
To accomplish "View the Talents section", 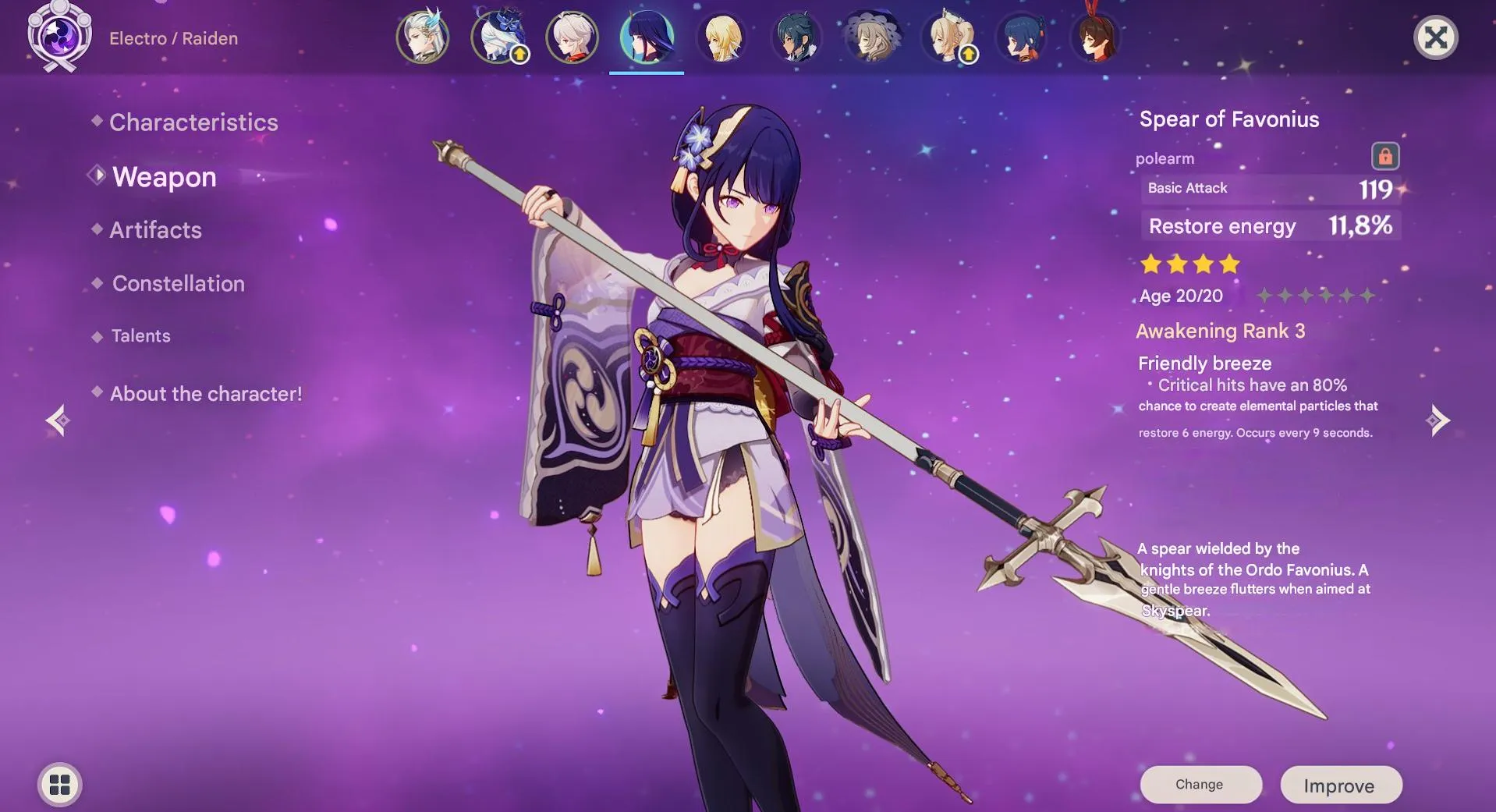I will pos(140,335).
